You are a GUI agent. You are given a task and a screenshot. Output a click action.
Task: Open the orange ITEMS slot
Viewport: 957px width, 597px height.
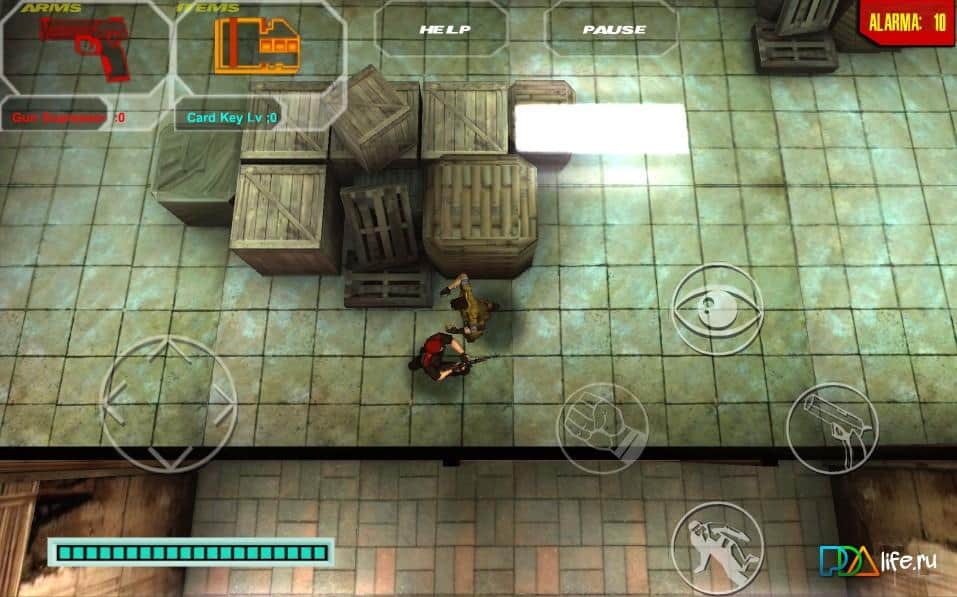coord(256,47)
